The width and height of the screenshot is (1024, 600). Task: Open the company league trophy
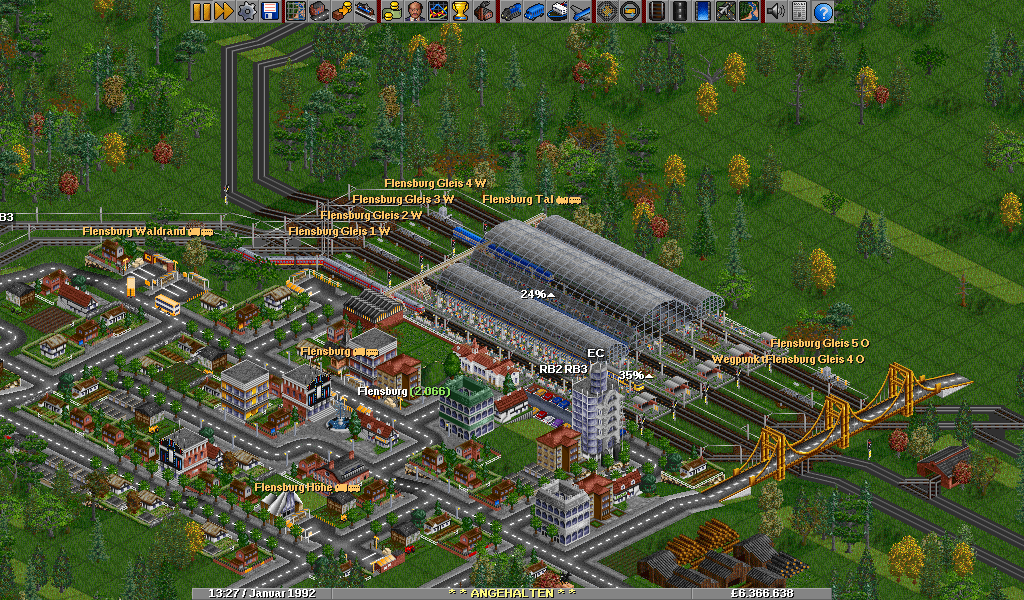pyautogui.click(x=460, y=12)
